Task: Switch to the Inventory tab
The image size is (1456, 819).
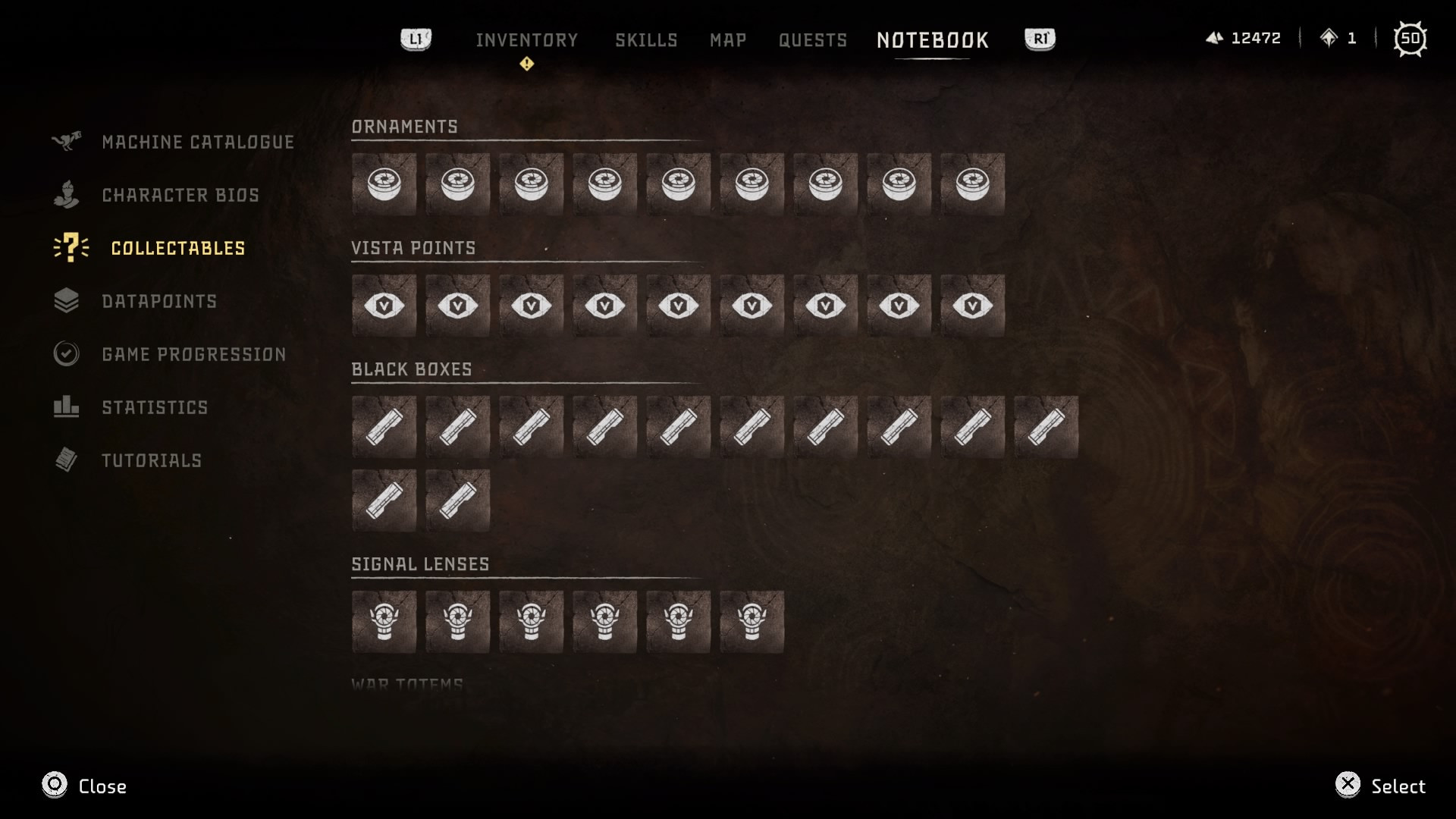Action: [x=526, y=40]
